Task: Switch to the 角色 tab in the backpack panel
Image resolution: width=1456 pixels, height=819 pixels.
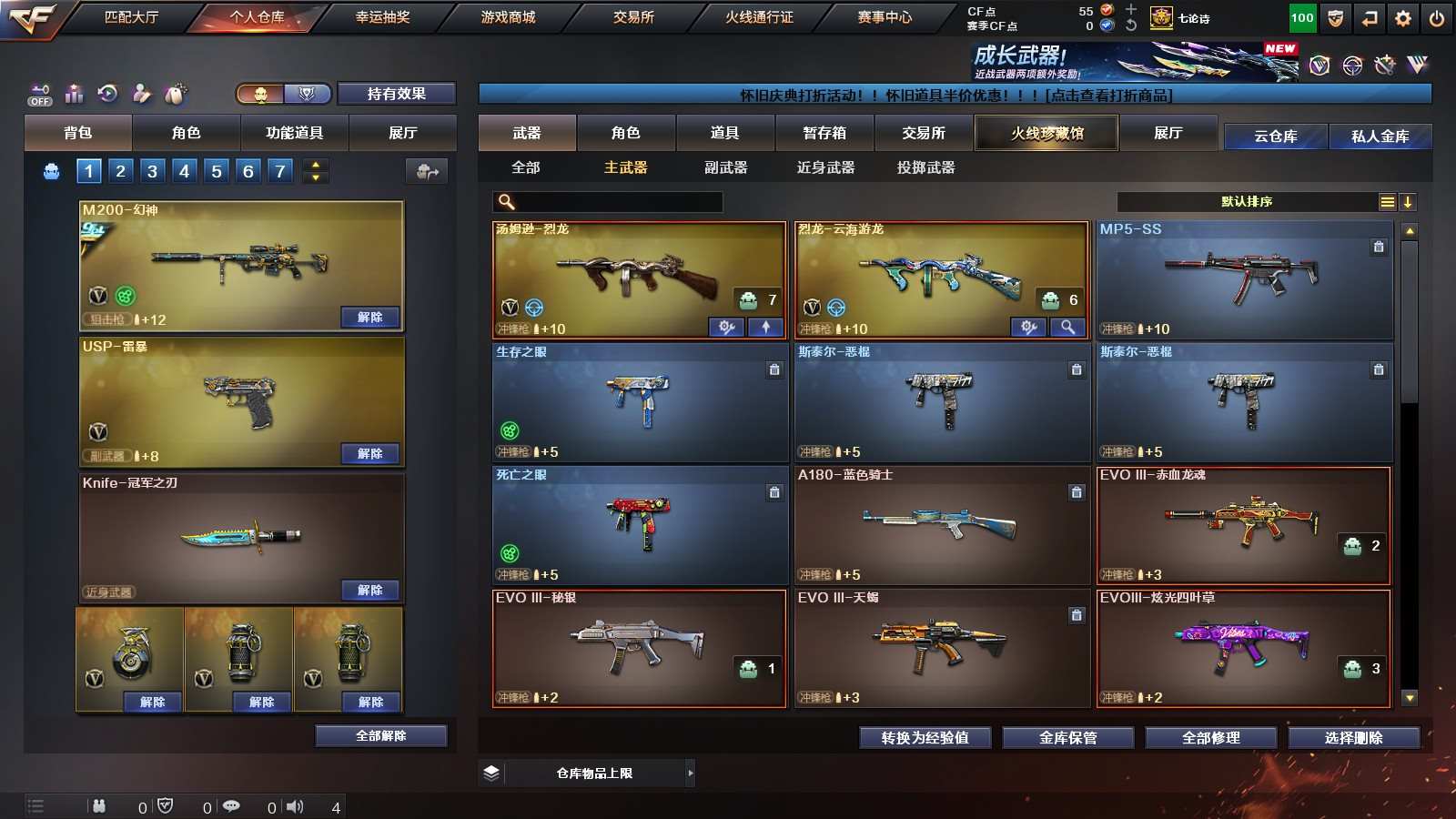Action: pyautogui.click(x=186, y=133)
